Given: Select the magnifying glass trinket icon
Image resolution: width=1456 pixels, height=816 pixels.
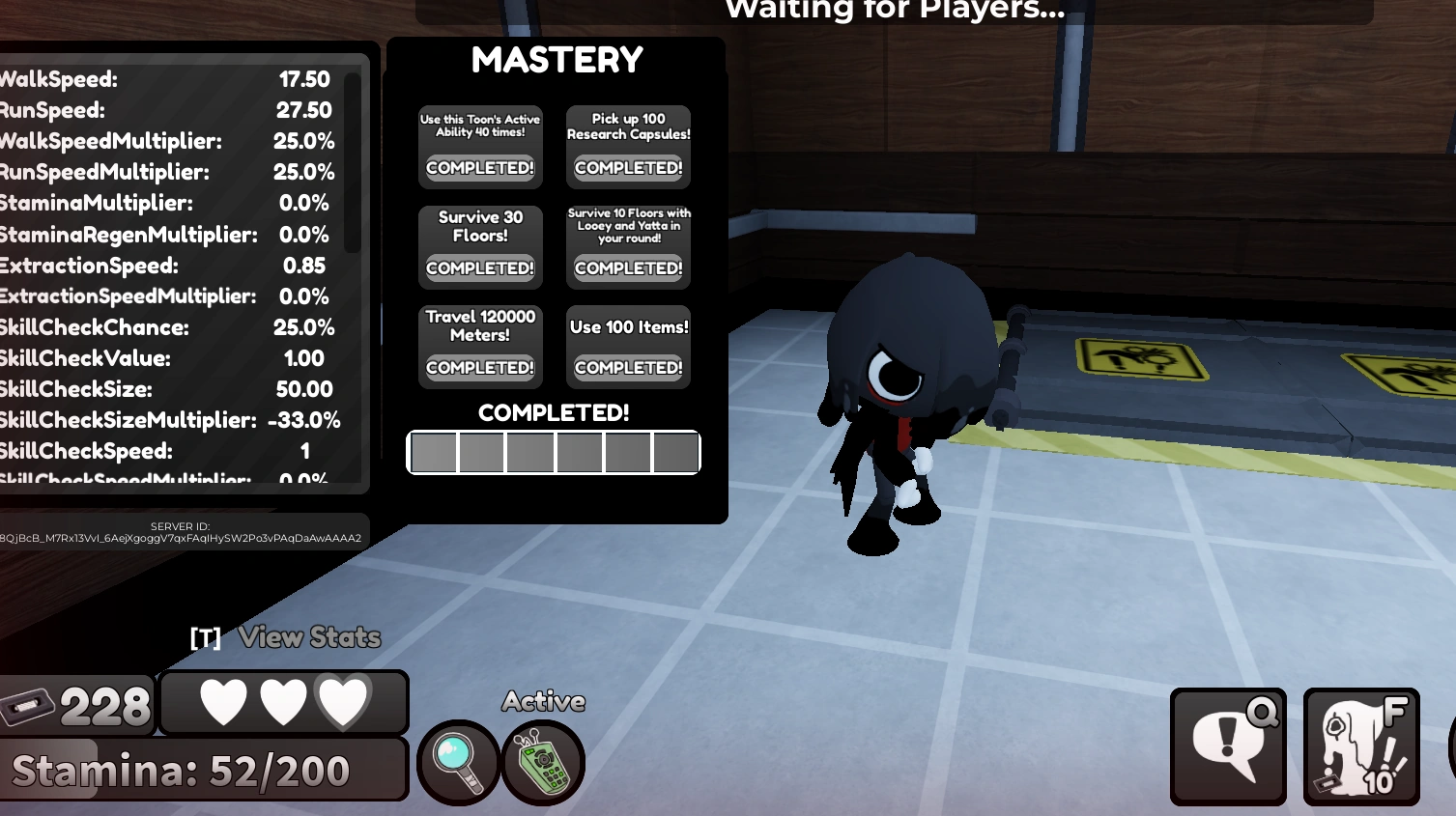Looking at the screenshot, I should coord(458,763).
